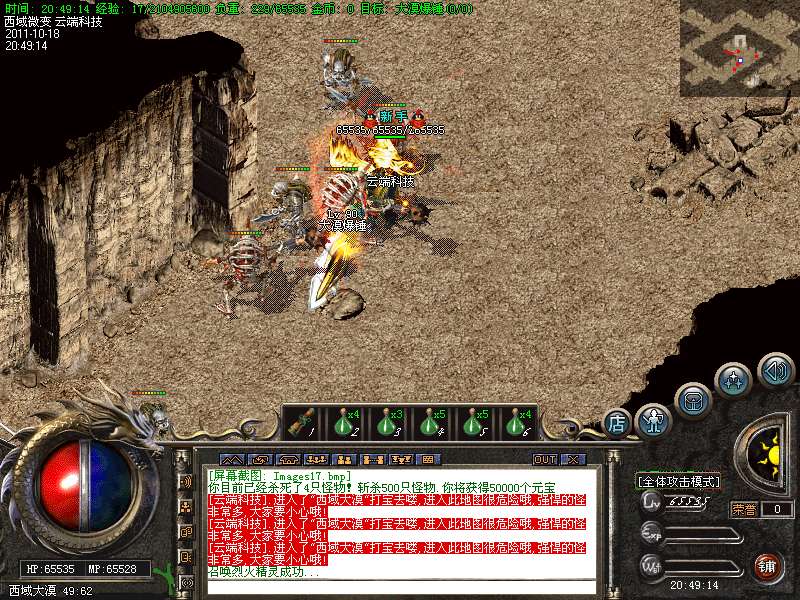Click the OUT button above the chat
The width and height of the screenshot is (800, 600).
(545, 459)
